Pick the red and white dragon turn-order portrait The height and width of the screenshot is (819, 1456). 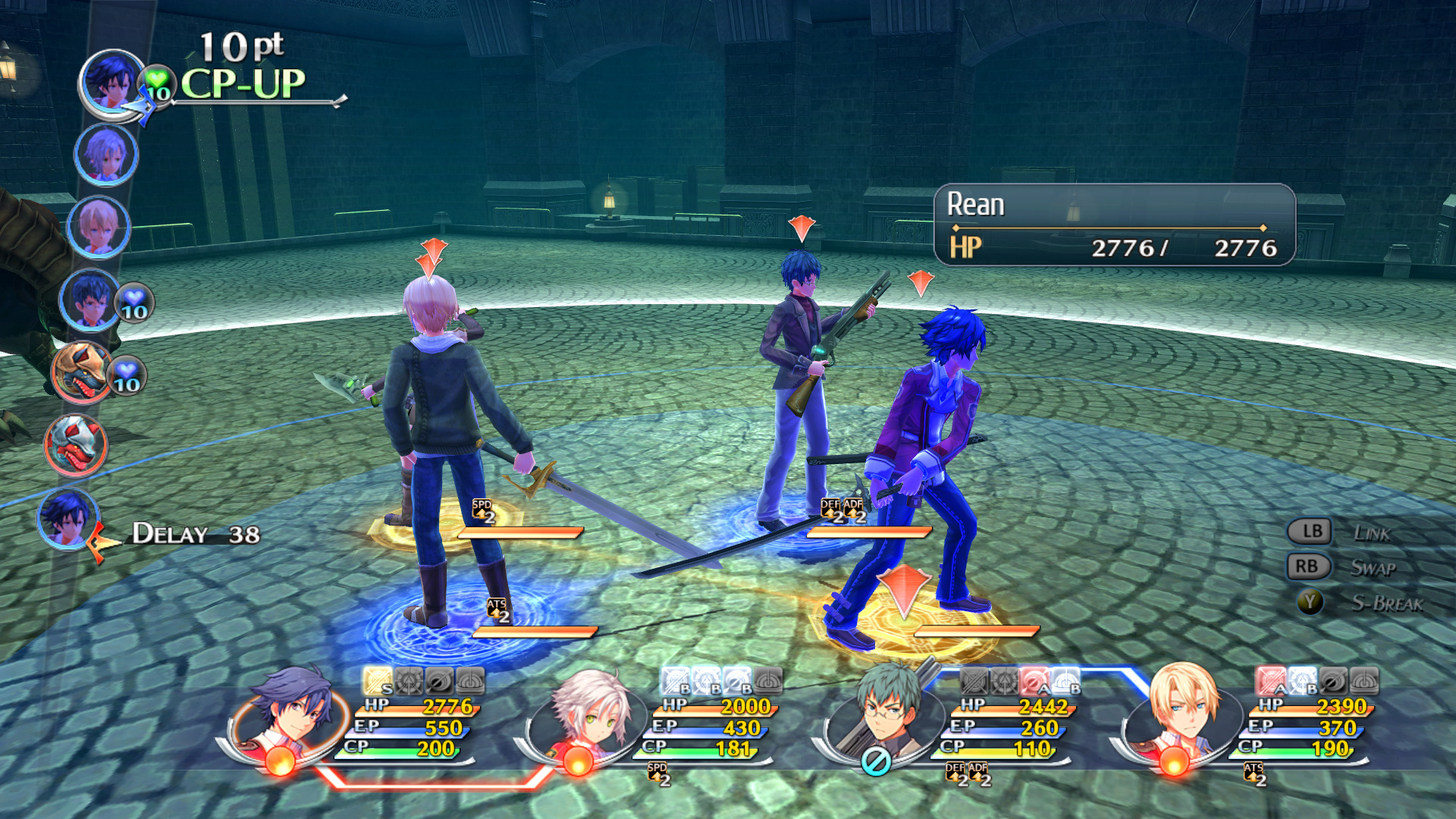click(x=75, y=444)
